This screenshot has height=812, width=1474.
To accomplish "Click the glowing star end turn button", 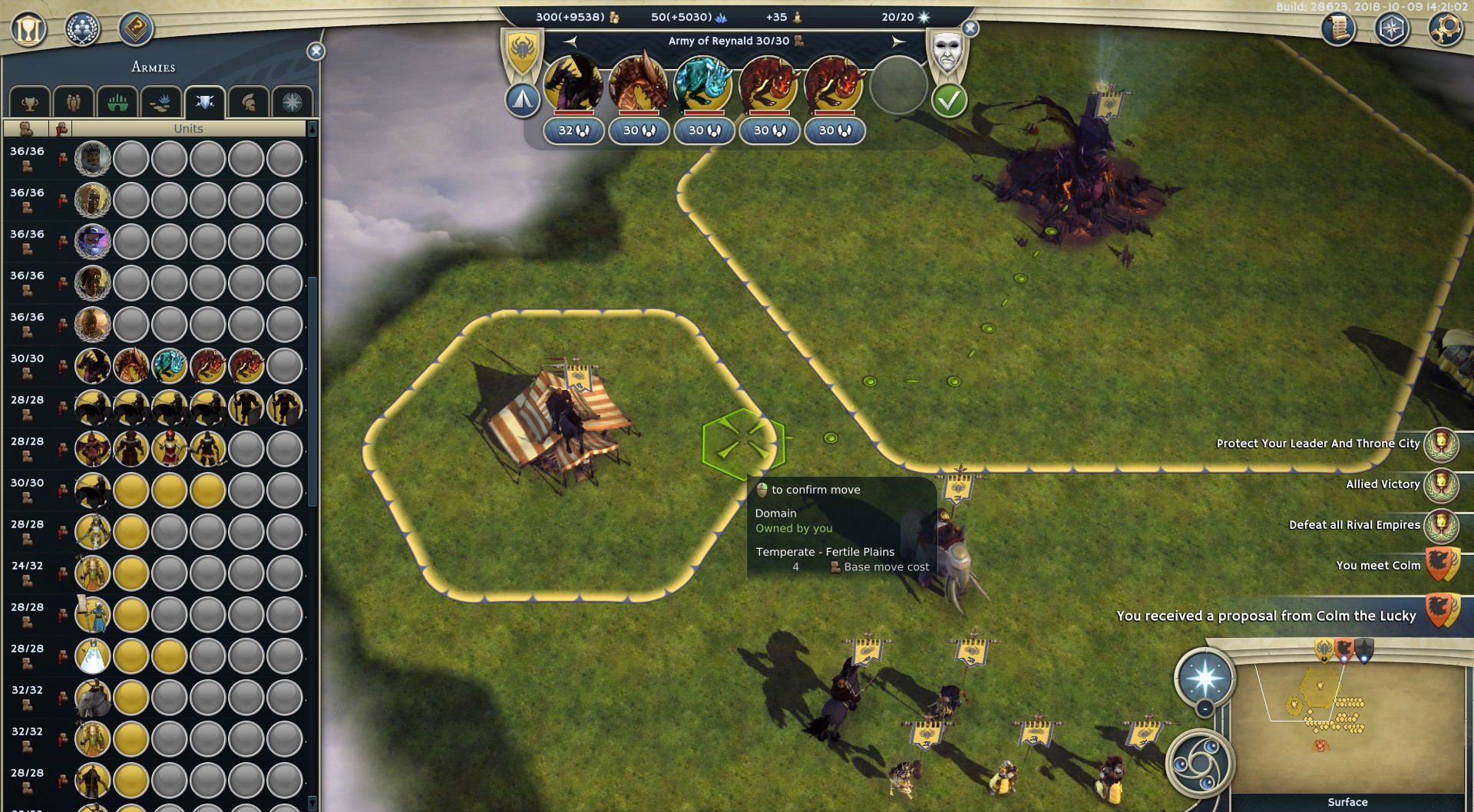I will pyautogui.click(x=1205, y=678).
